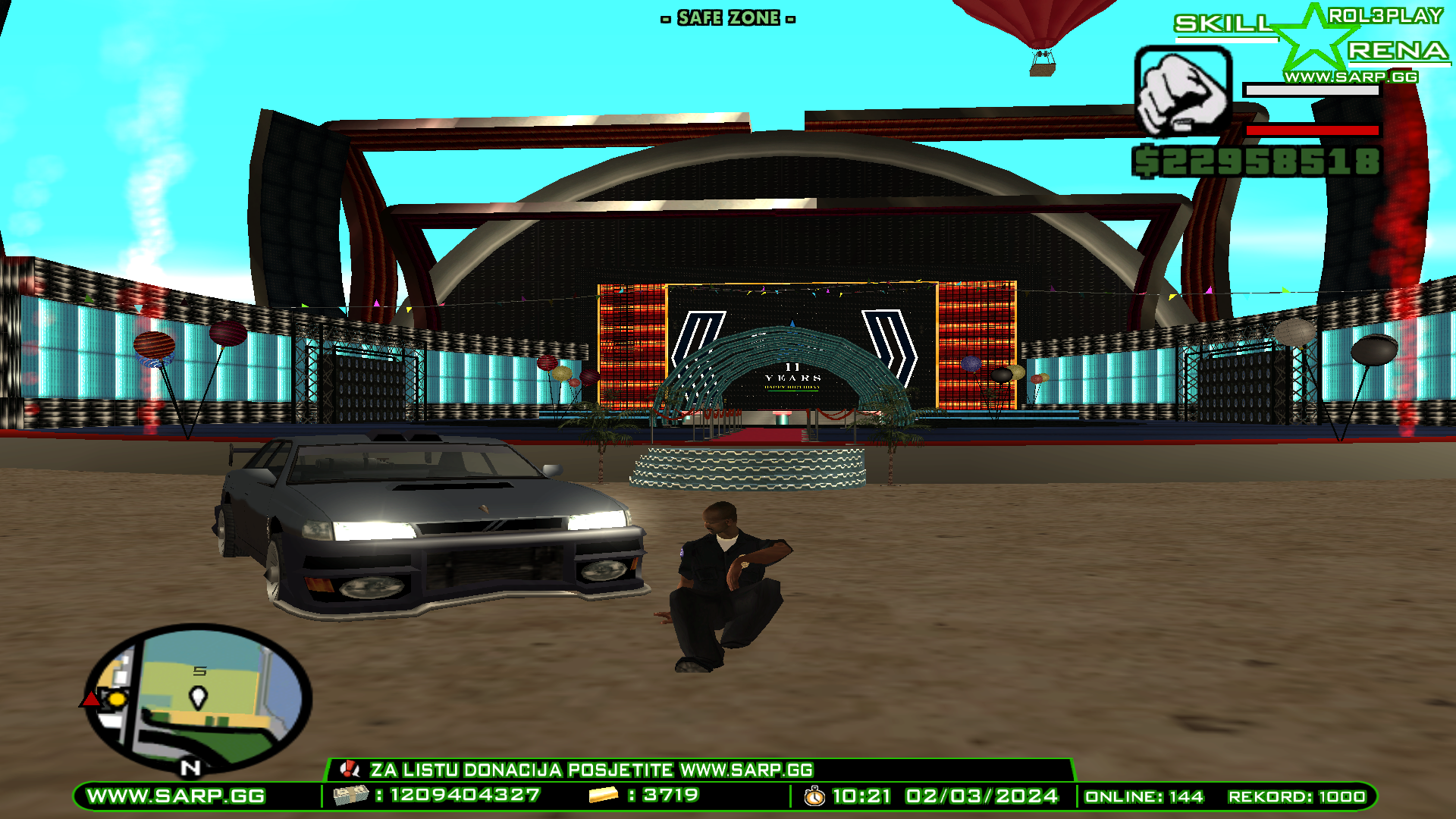Click the WWW.SARP.GG link in bottom bar
1456x819 pixels.
[176, 796]
